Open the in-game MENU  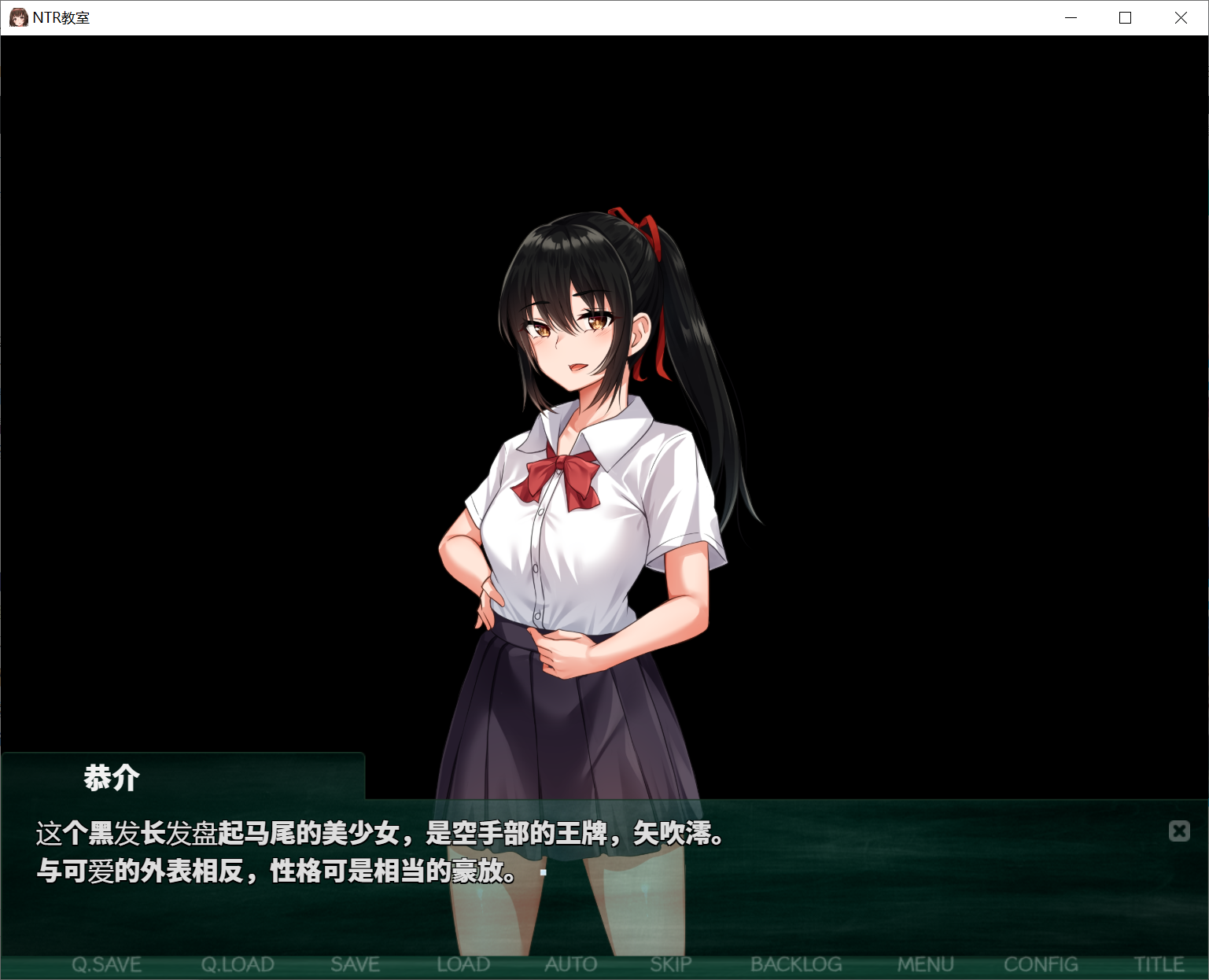point(926,964)
